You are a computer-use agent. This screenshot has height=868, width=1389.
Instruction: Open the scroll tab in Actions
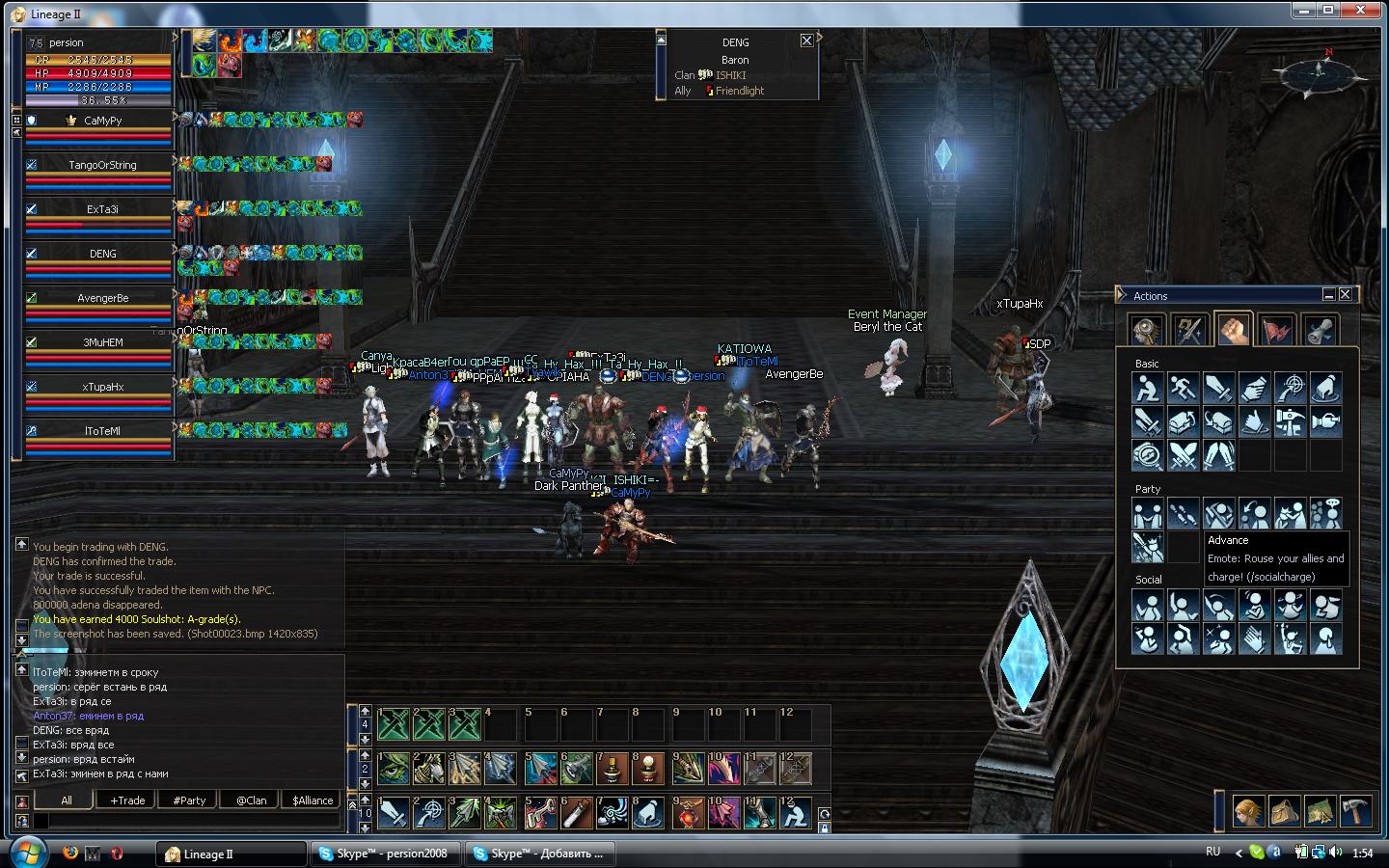1320,330
